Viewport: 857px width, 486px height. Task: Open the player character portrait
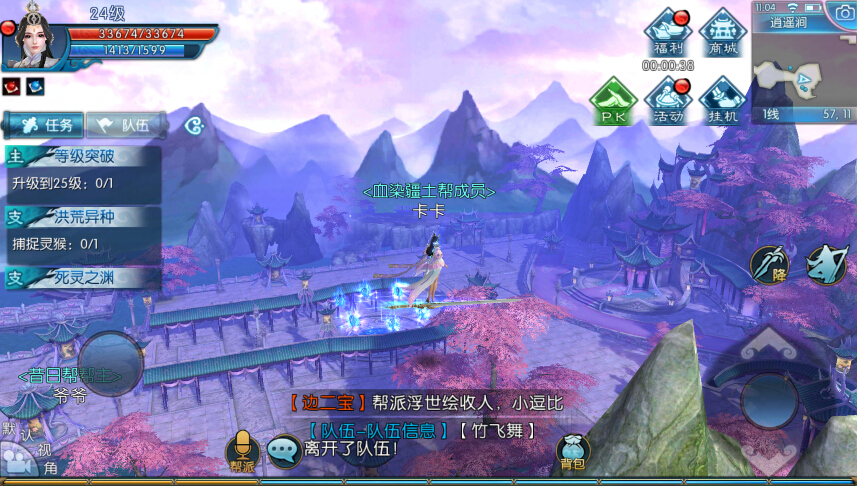[36, 40]
